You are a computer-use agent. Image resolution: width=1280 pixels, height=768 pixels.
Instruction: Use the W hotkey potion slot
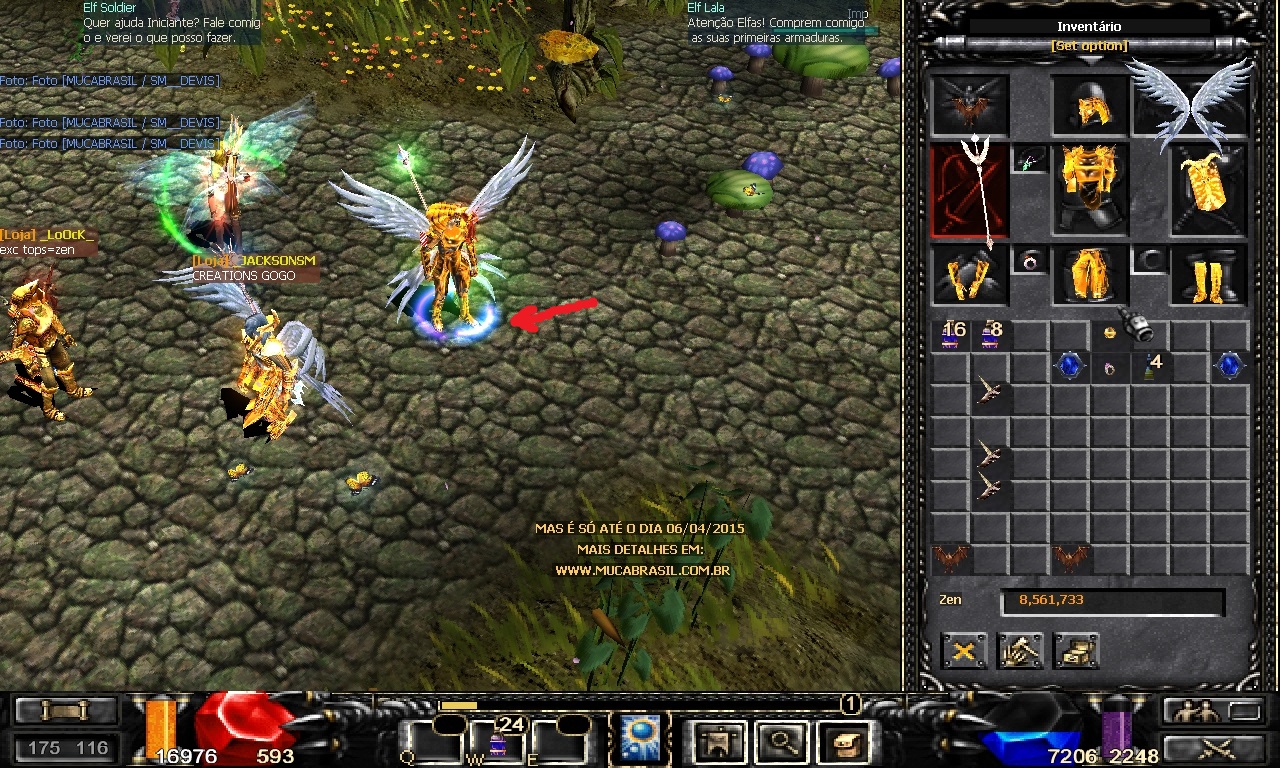pos(497,743)
